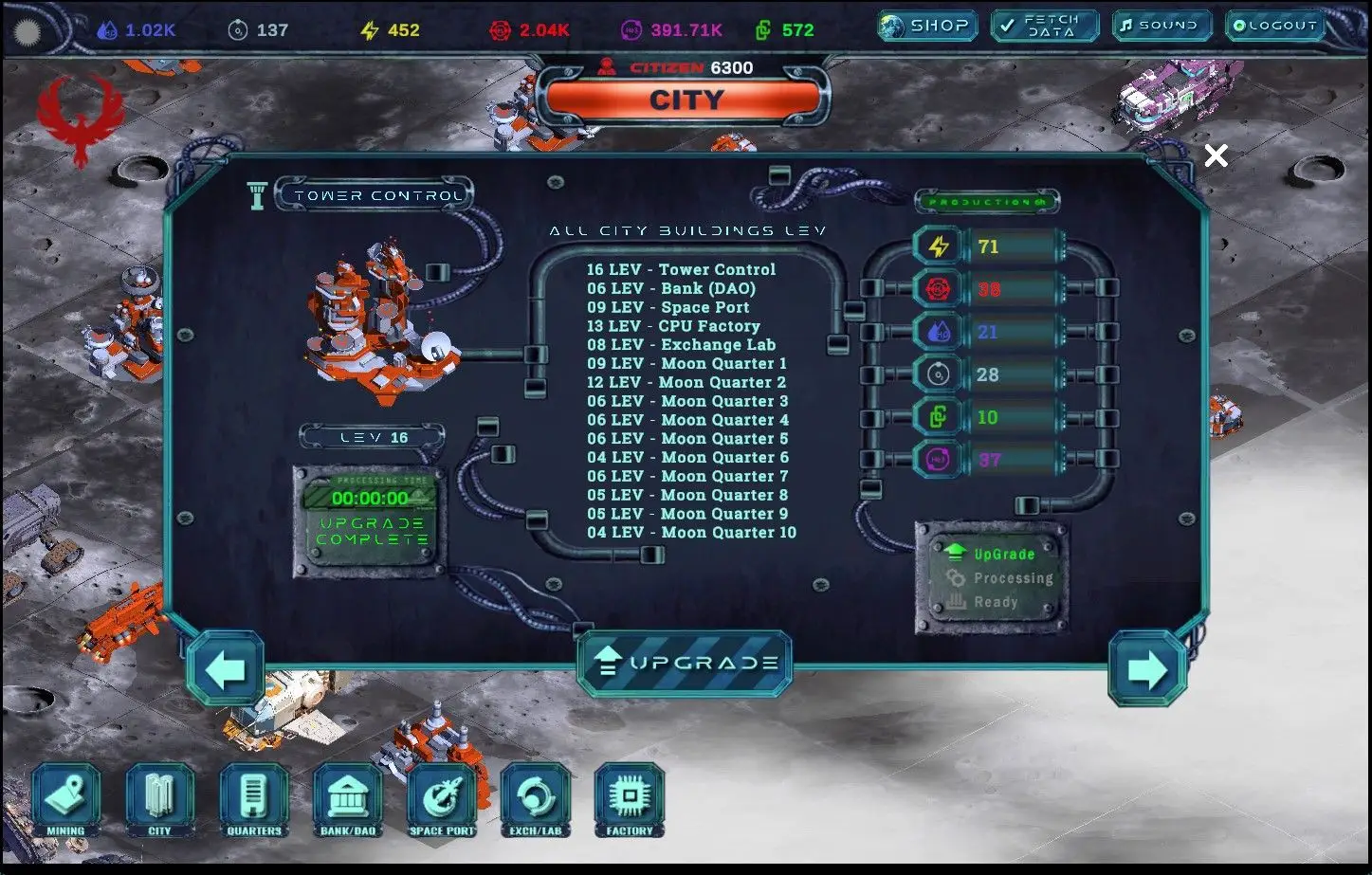Image resolution: width=1372 pixels, height=875 pixels.
Task: Open the Shop from the top bar
Action: [926, 26]
